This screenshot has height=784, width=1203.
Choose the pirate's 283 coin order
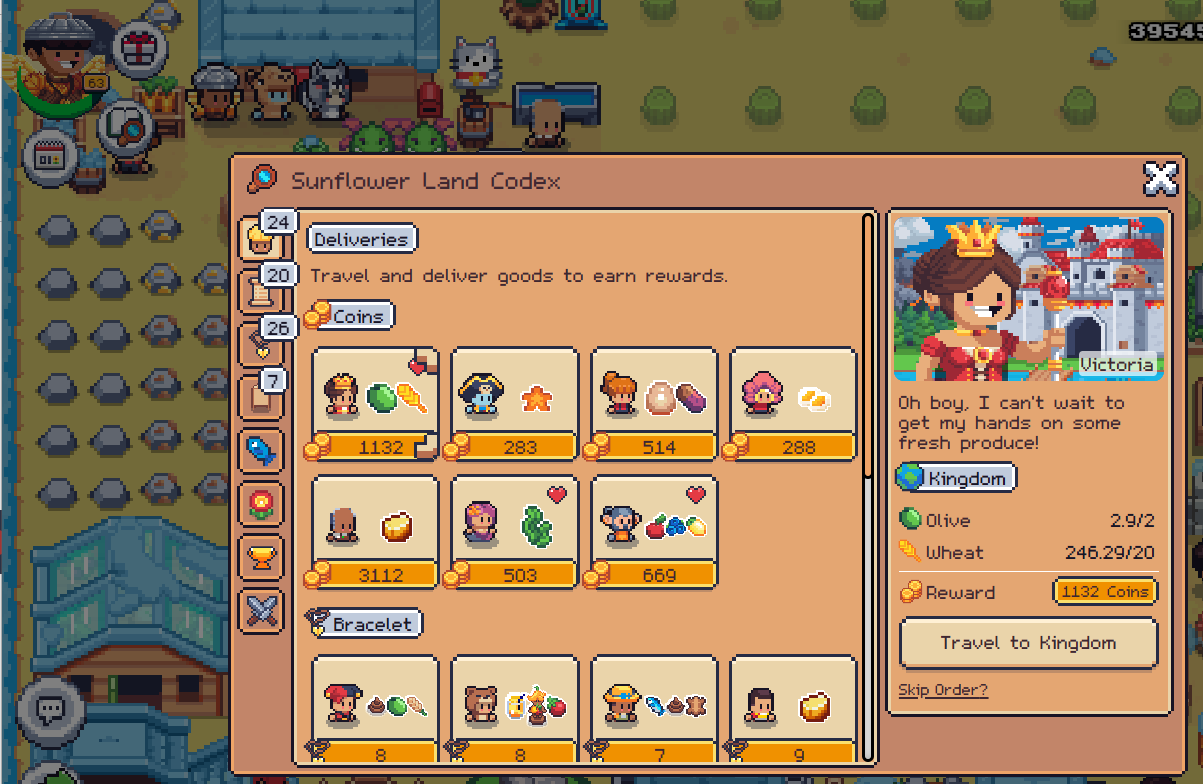point(514,403)
